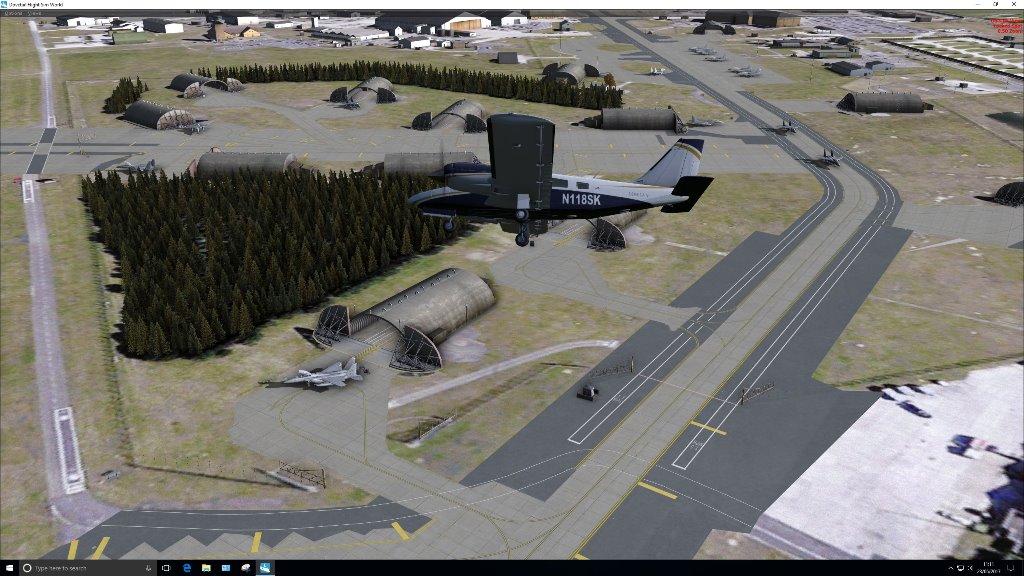Close the flight simulator window
This screenshot has height=576, width=1024.
pos(1013,4)
